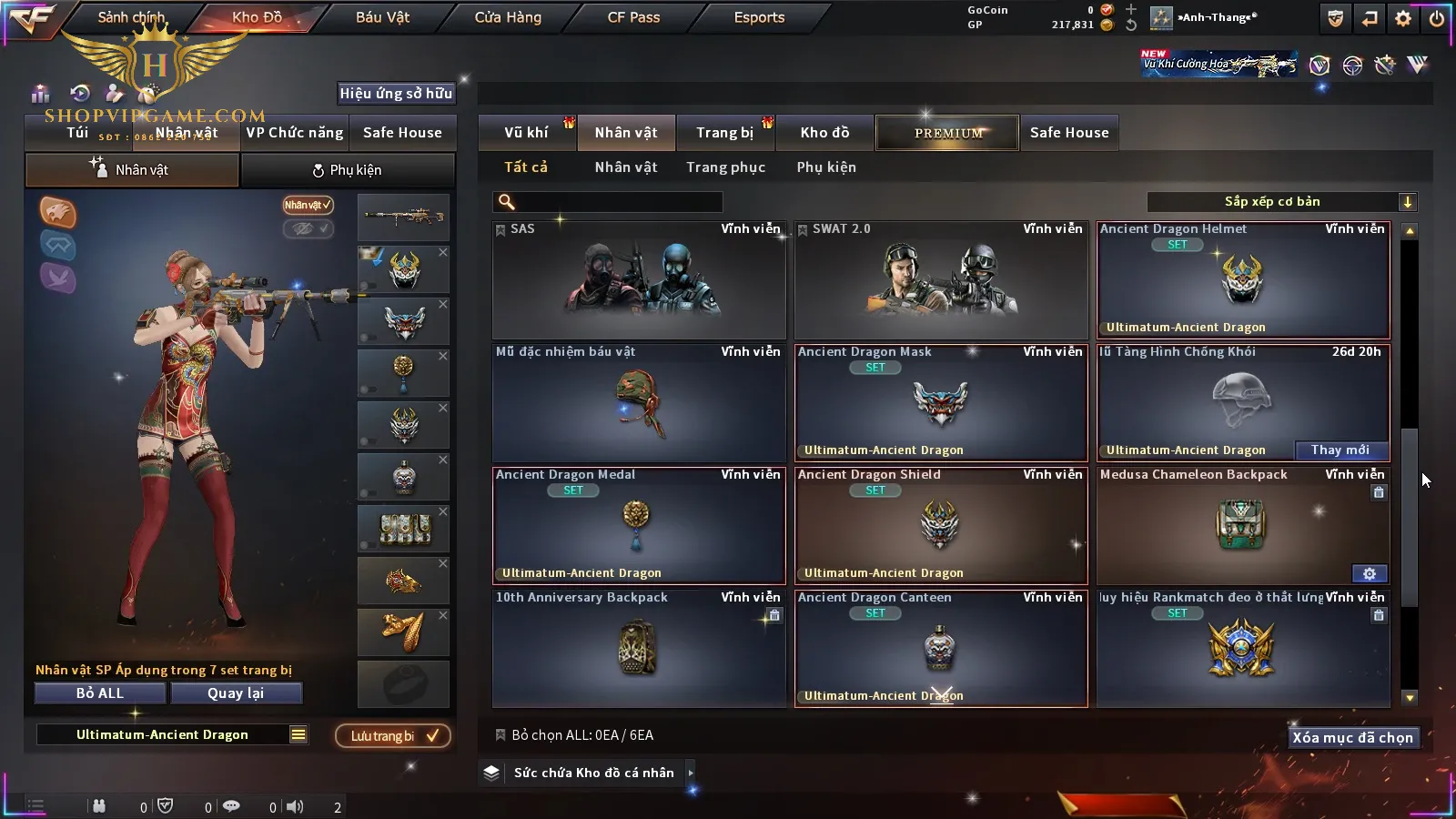The width and height of the screenshot is (1456, 819).
Task: Select the Medusa Chameleon Backpack
Action: 1243,525
